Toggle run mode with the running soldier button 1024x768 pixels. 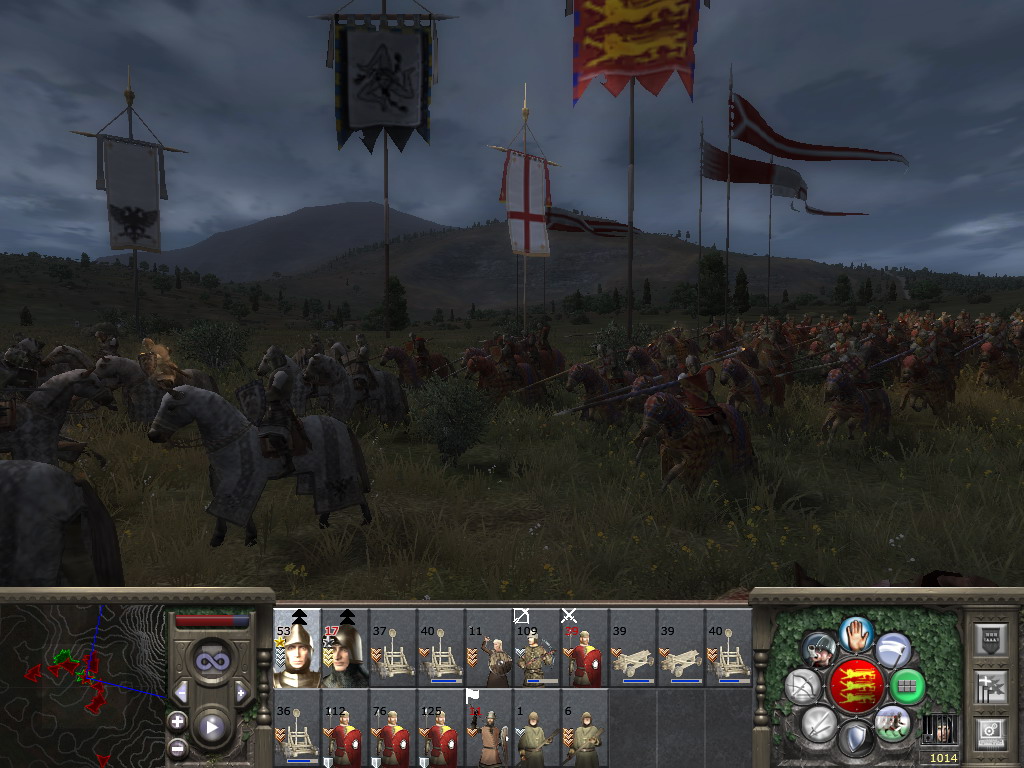point(892,723)
